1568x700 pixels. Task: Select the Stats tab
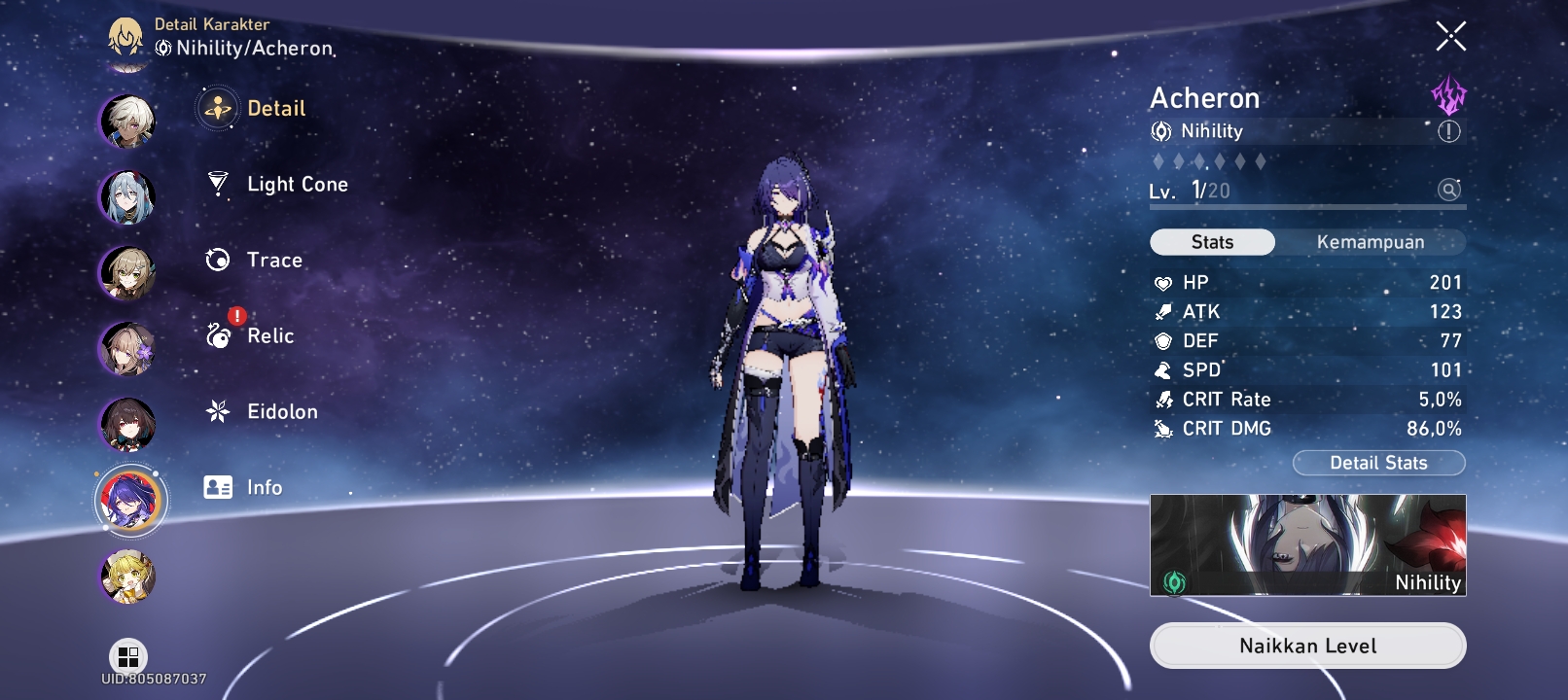point(1212,241)
